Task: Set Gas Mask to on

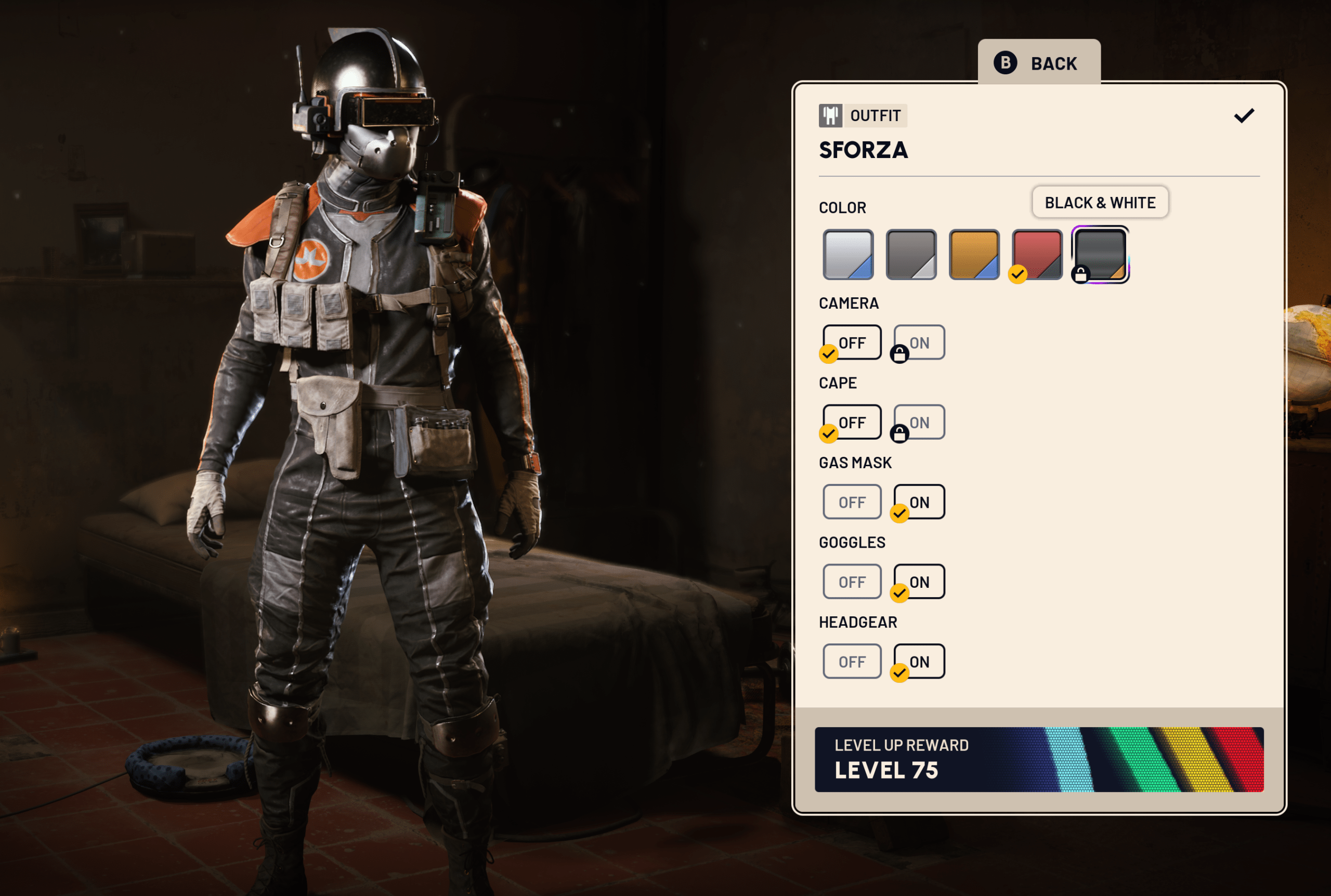Action: (x=919, y=502)
